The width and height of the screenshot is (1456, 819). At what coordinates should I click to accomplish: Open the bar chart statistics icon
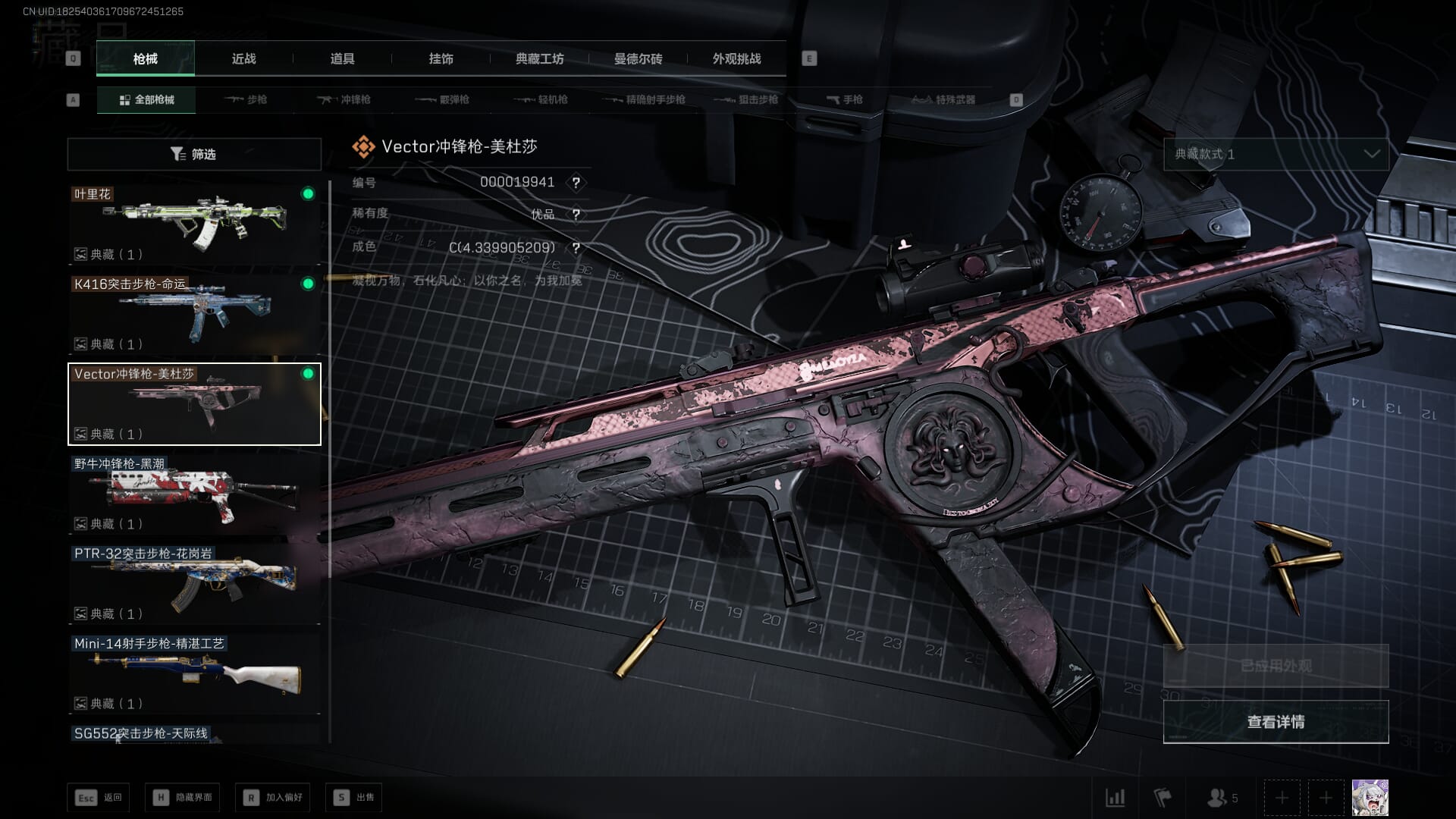click(1116, 798)
